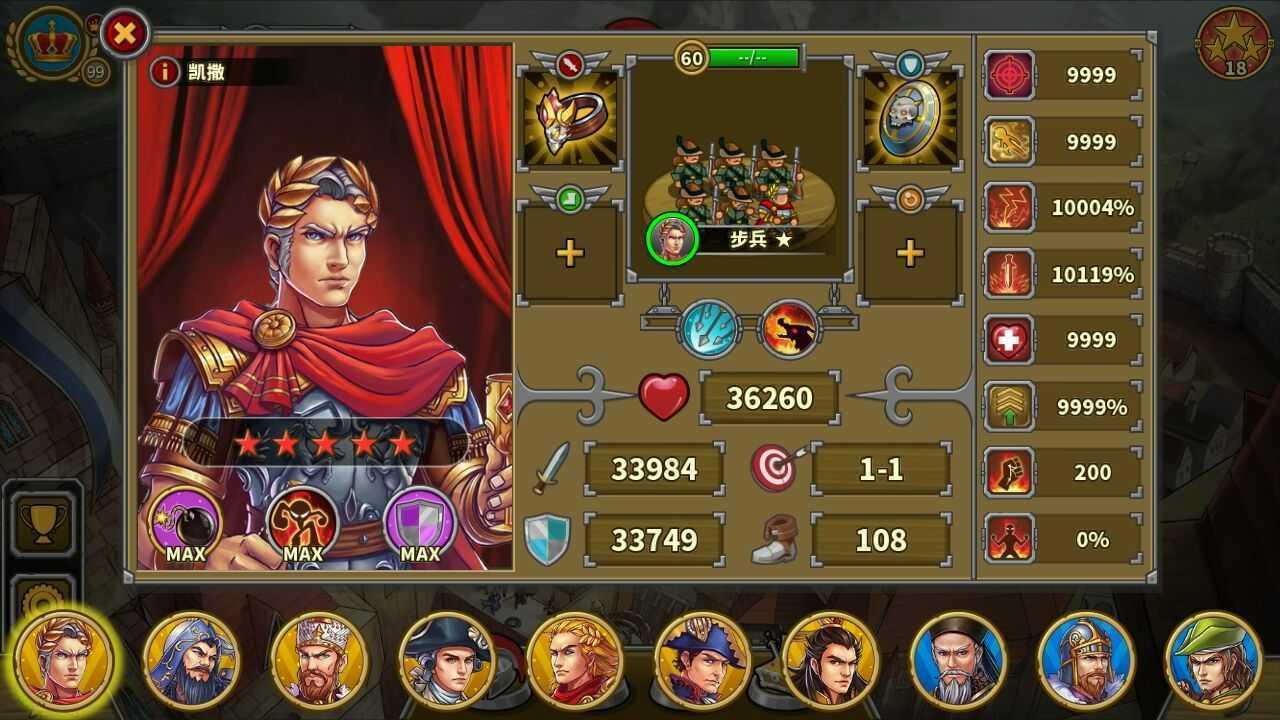Close the hero details panel
1280x720 pixels.
[125, 34]
